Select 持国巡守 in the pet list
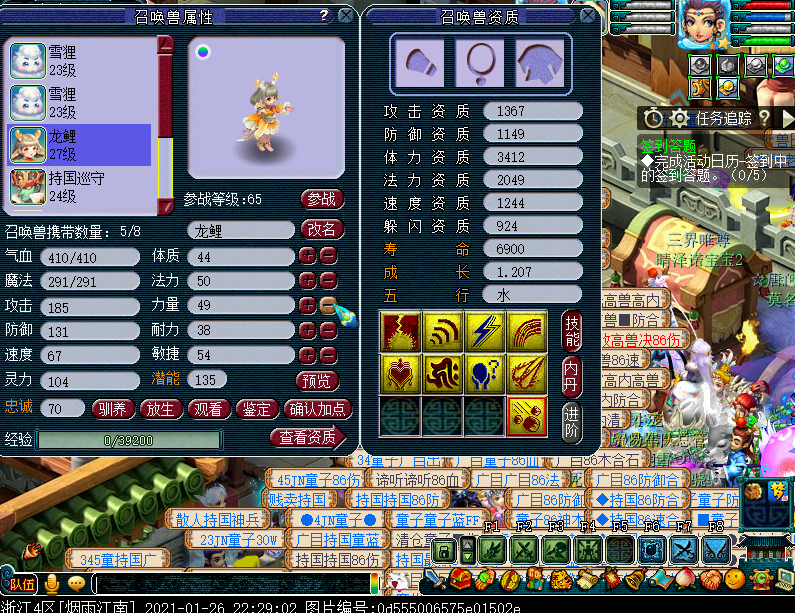 [80, 187]
